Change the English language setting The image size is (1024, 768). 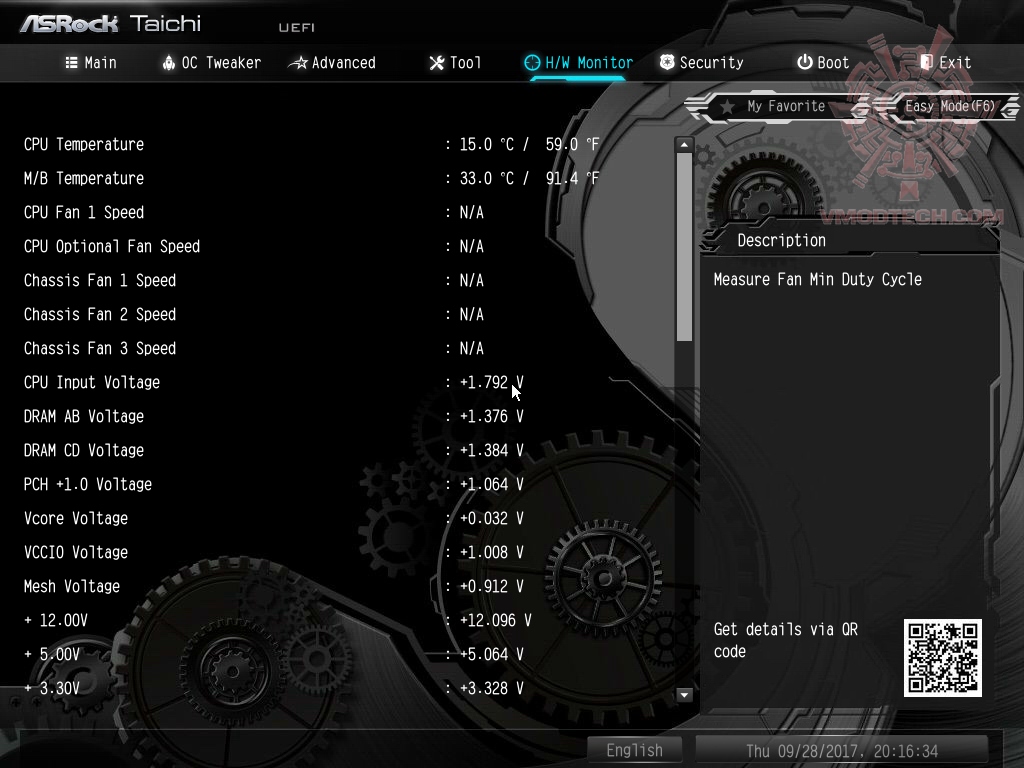coord(634,750)
